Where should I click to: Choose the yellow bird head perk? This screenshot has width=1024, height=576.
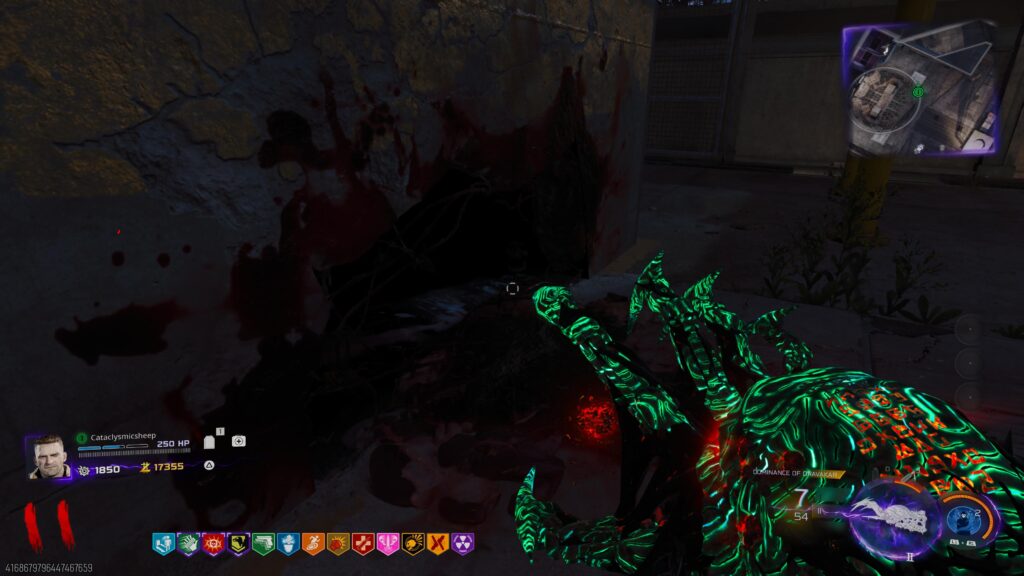(x=238, y=544)
